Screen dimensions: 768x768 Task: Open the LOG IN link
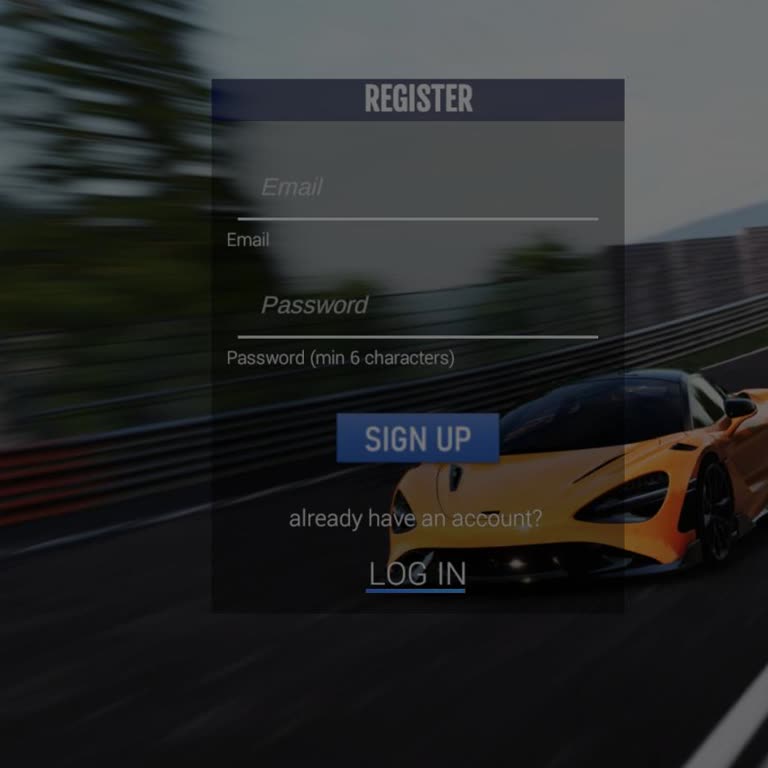(417, 574)
